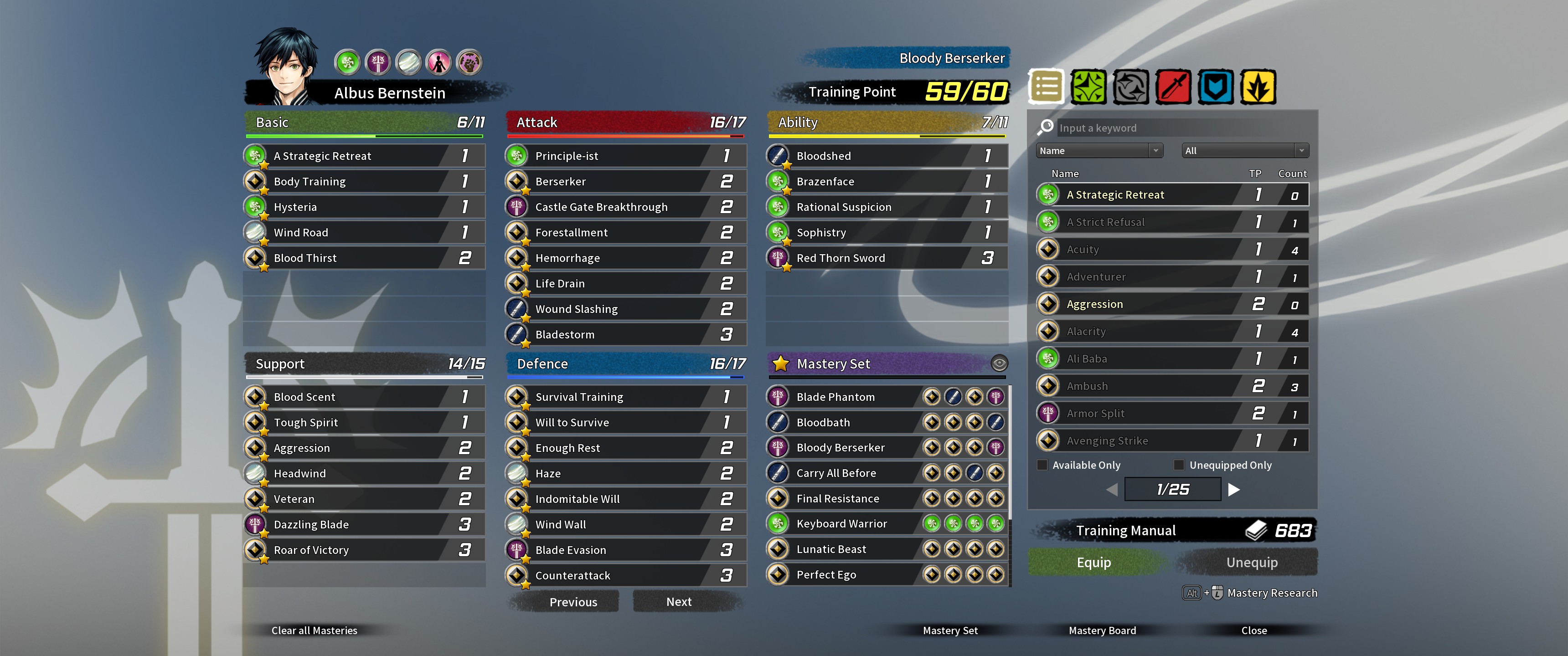Go to the Previous character
The height and width of the screenshot is (656, 1568).
pyautogui.click(x=573, y=602)
